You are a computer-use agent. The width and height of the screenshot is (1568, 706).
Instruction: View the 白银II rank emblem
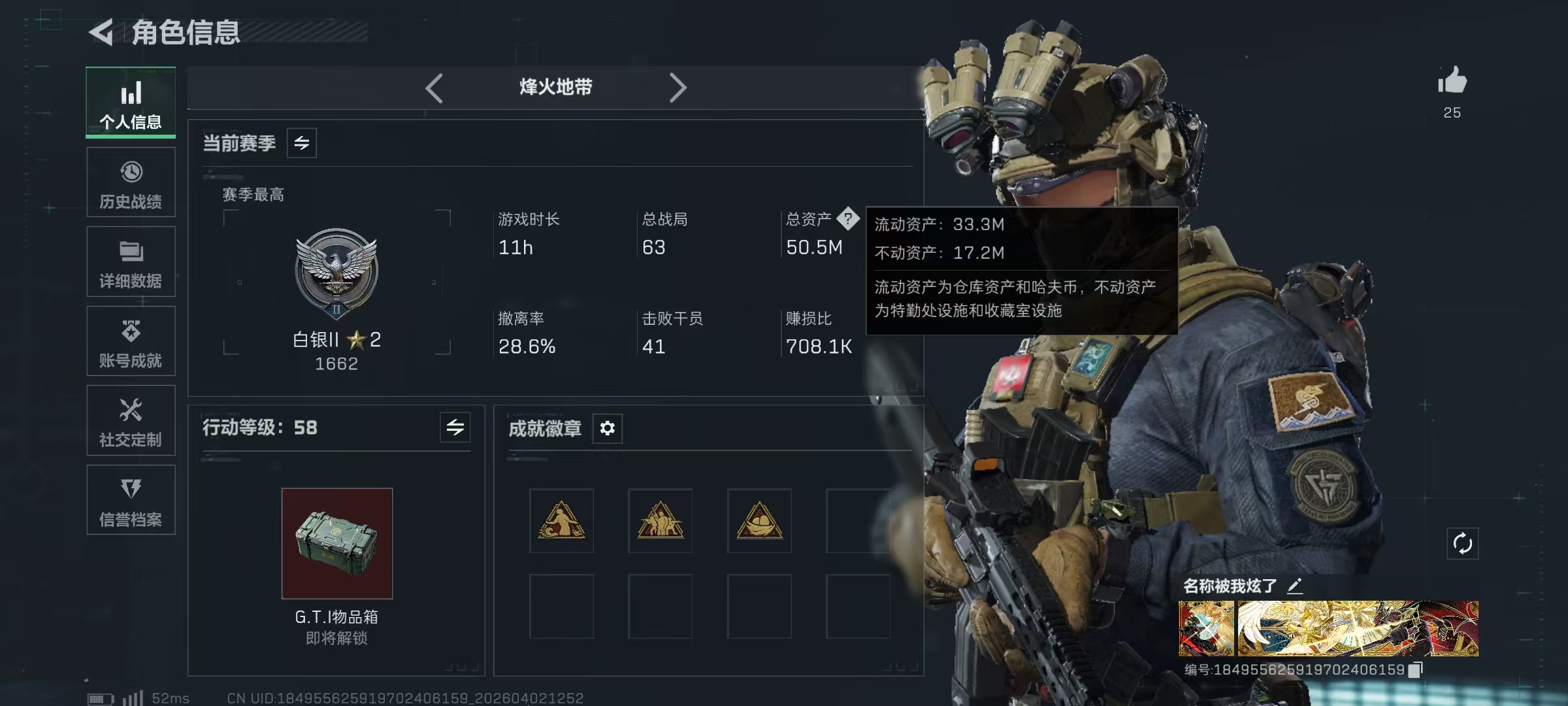336,273
